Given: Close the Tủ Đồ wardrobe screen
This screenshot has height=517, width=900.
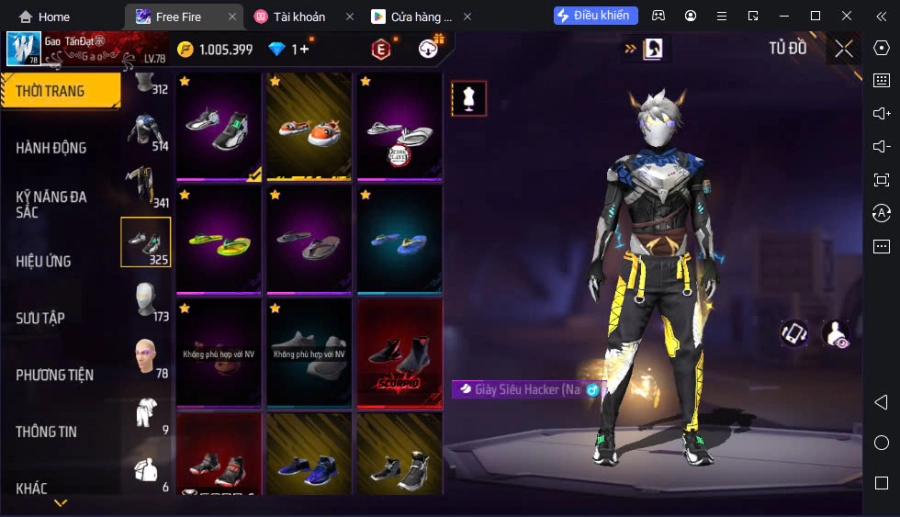Looking at the screenshot, I should pyautogui.click(x=844, y=49).
